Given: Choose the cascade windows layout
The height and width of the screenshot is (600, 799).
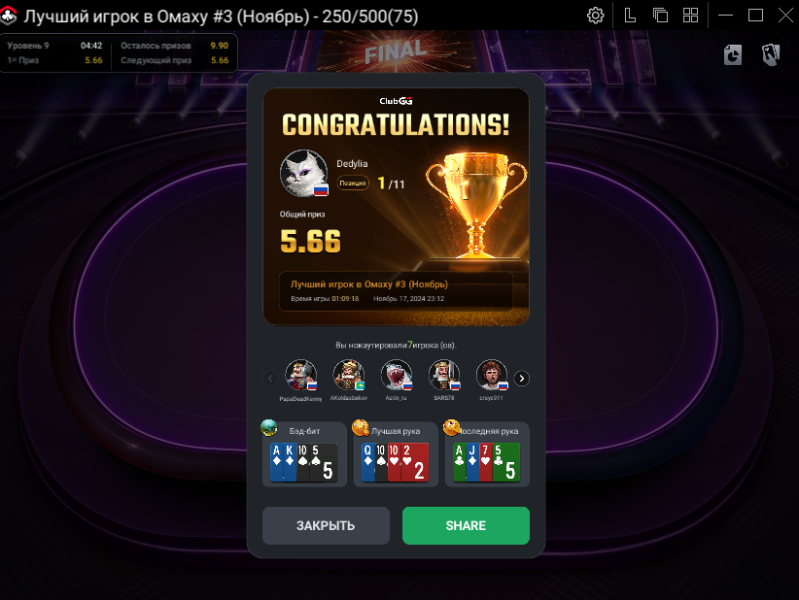Looking at the screenshot, I should pos(660,15).
